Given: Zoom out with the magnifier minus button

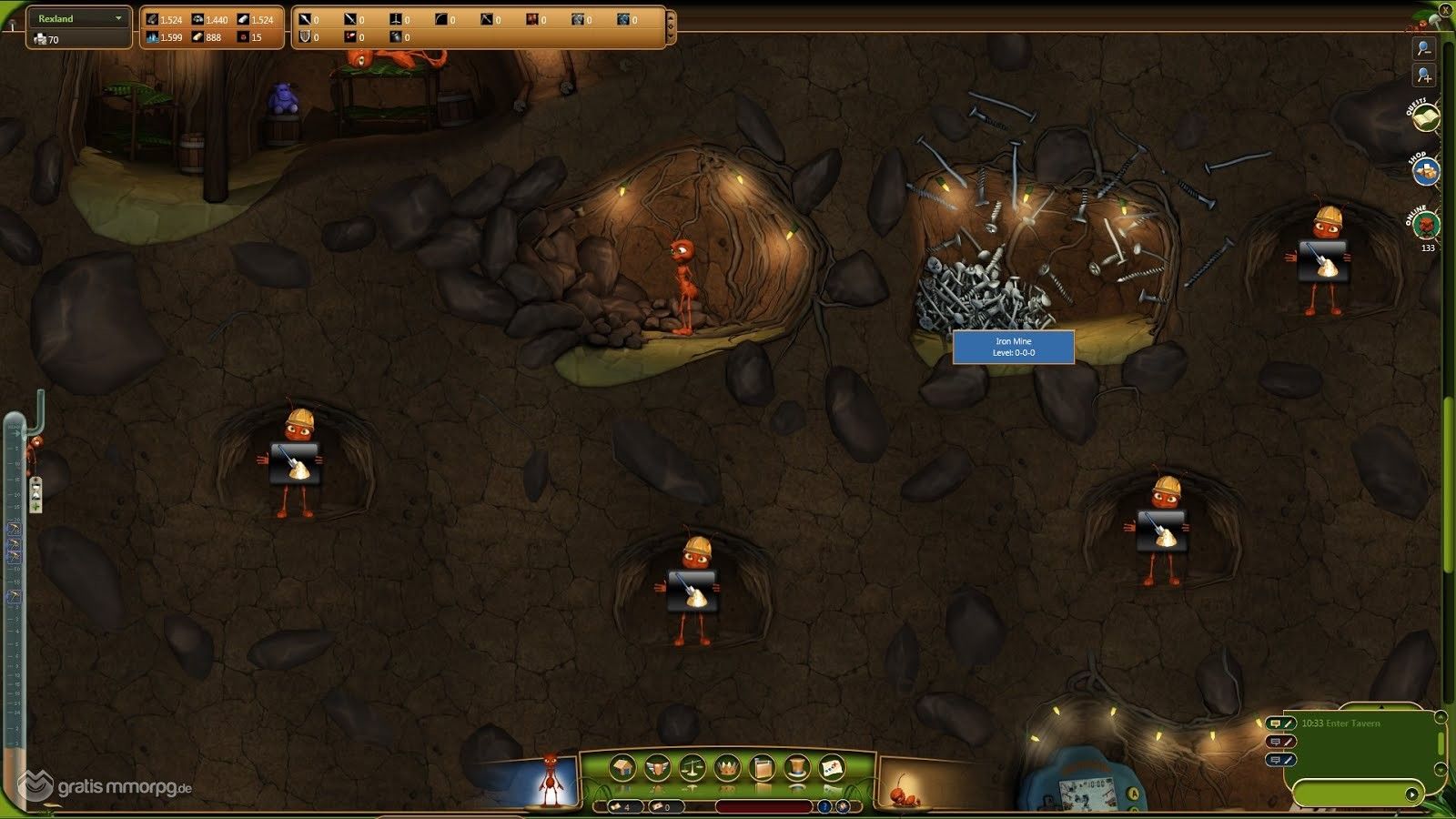Looking at the screenshot, I should coord(1423,48).
